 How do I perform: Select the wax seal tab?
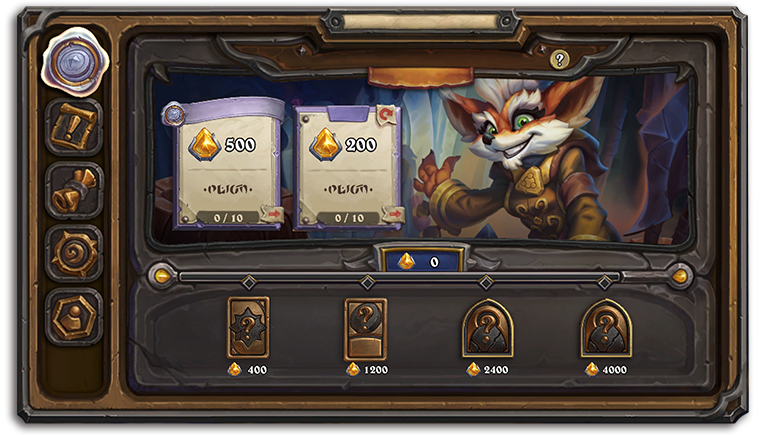[73, 62]
